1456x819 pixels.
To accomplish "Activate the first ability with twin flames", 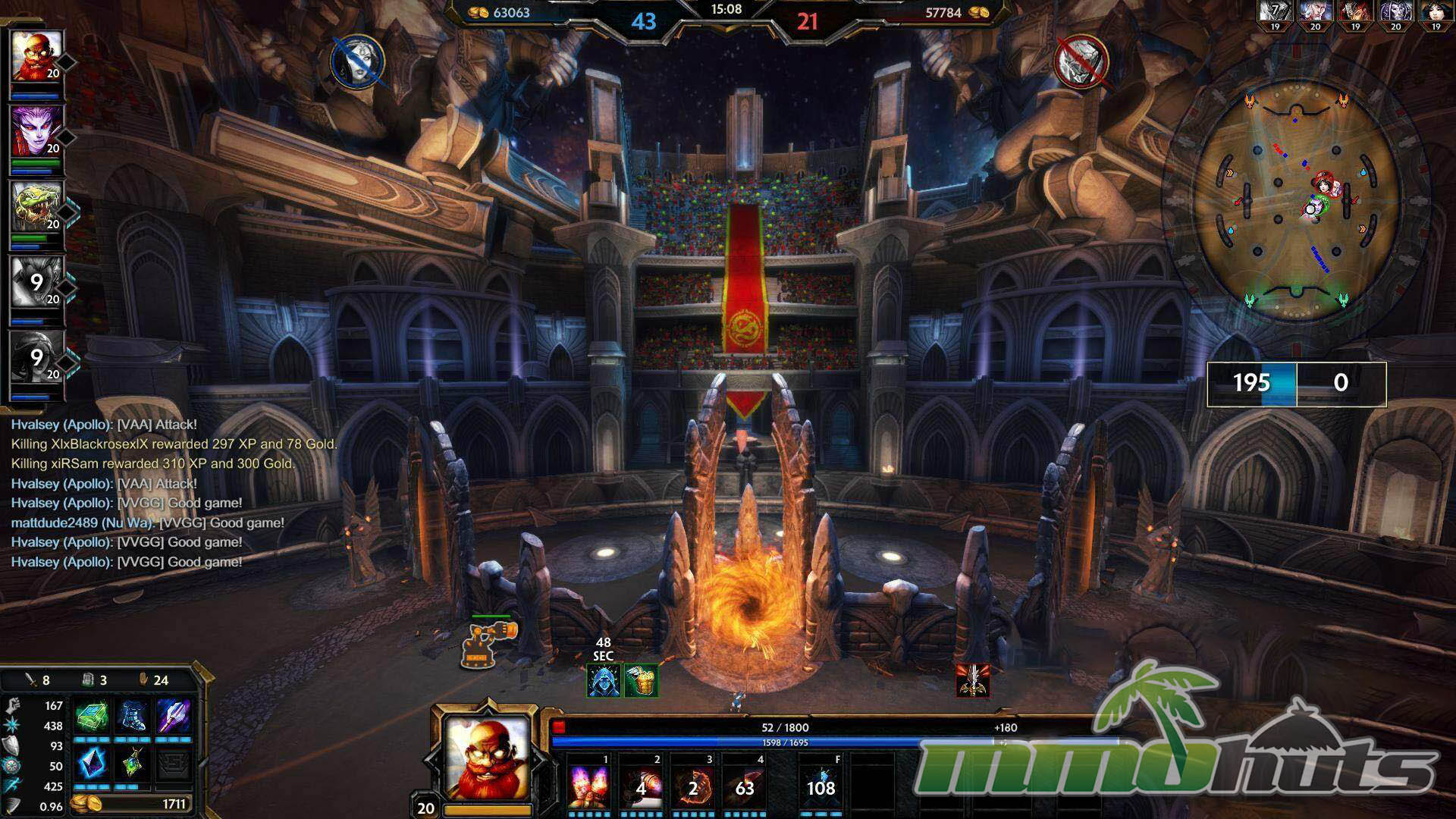I will pos(590,786).
